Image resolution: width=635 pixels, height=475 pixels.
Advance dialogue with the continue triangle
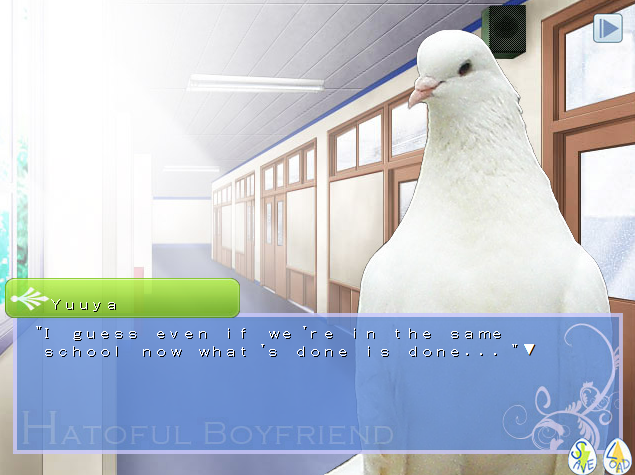coord(530,350)
